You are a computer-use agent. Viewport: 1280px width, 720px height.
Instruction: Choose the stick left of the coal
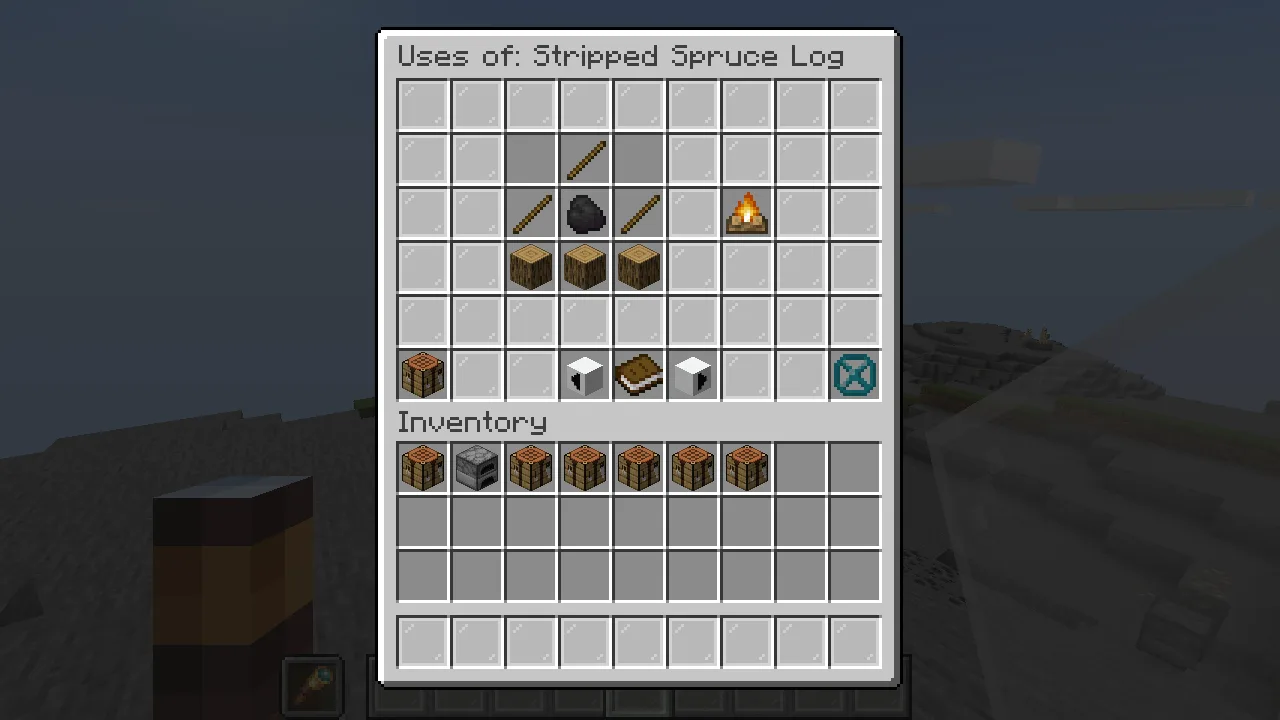(531, 214)
